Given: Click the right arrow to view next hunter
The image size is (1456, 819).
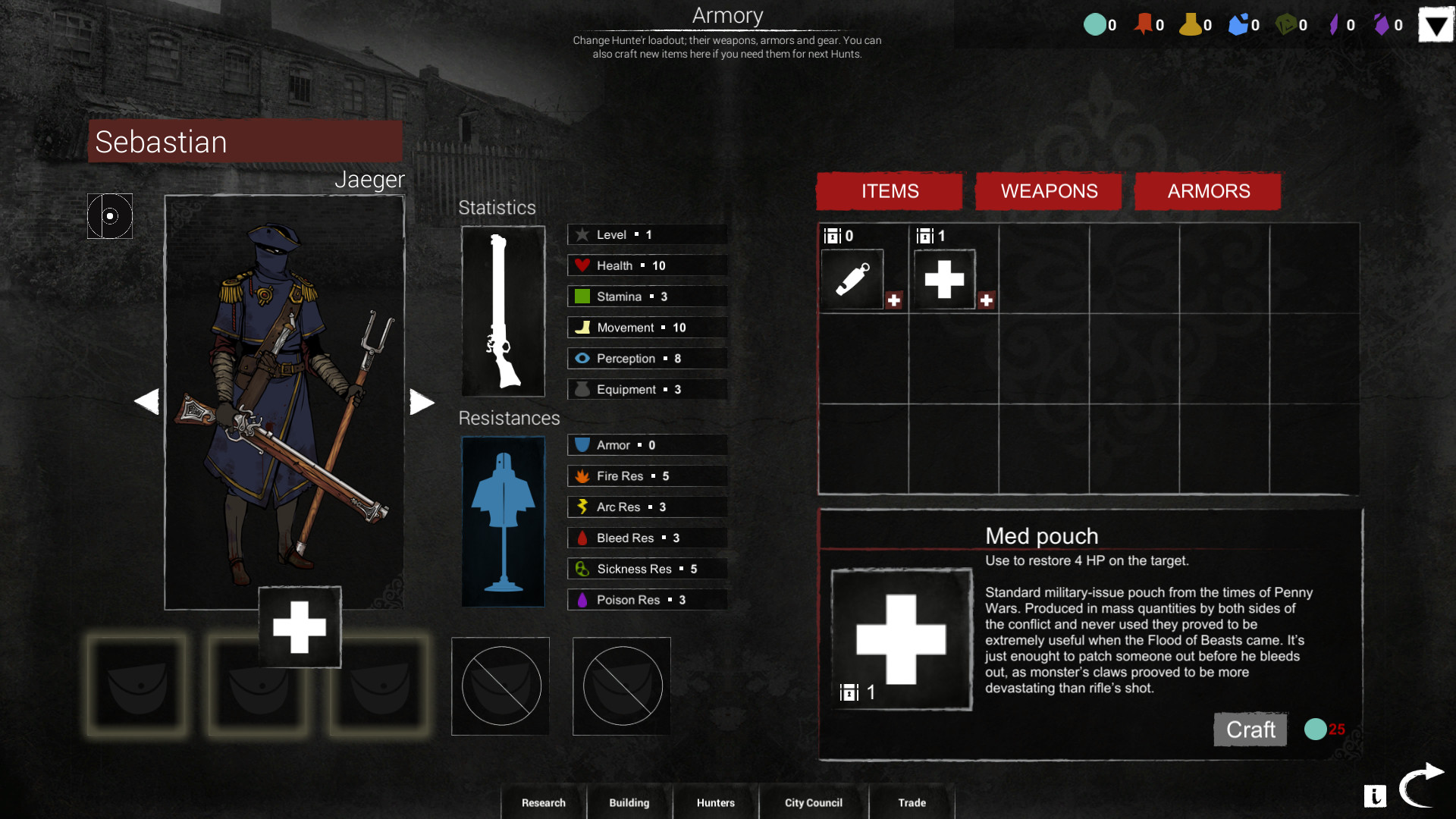Looking at the screenshot, I should pos(422,401).
